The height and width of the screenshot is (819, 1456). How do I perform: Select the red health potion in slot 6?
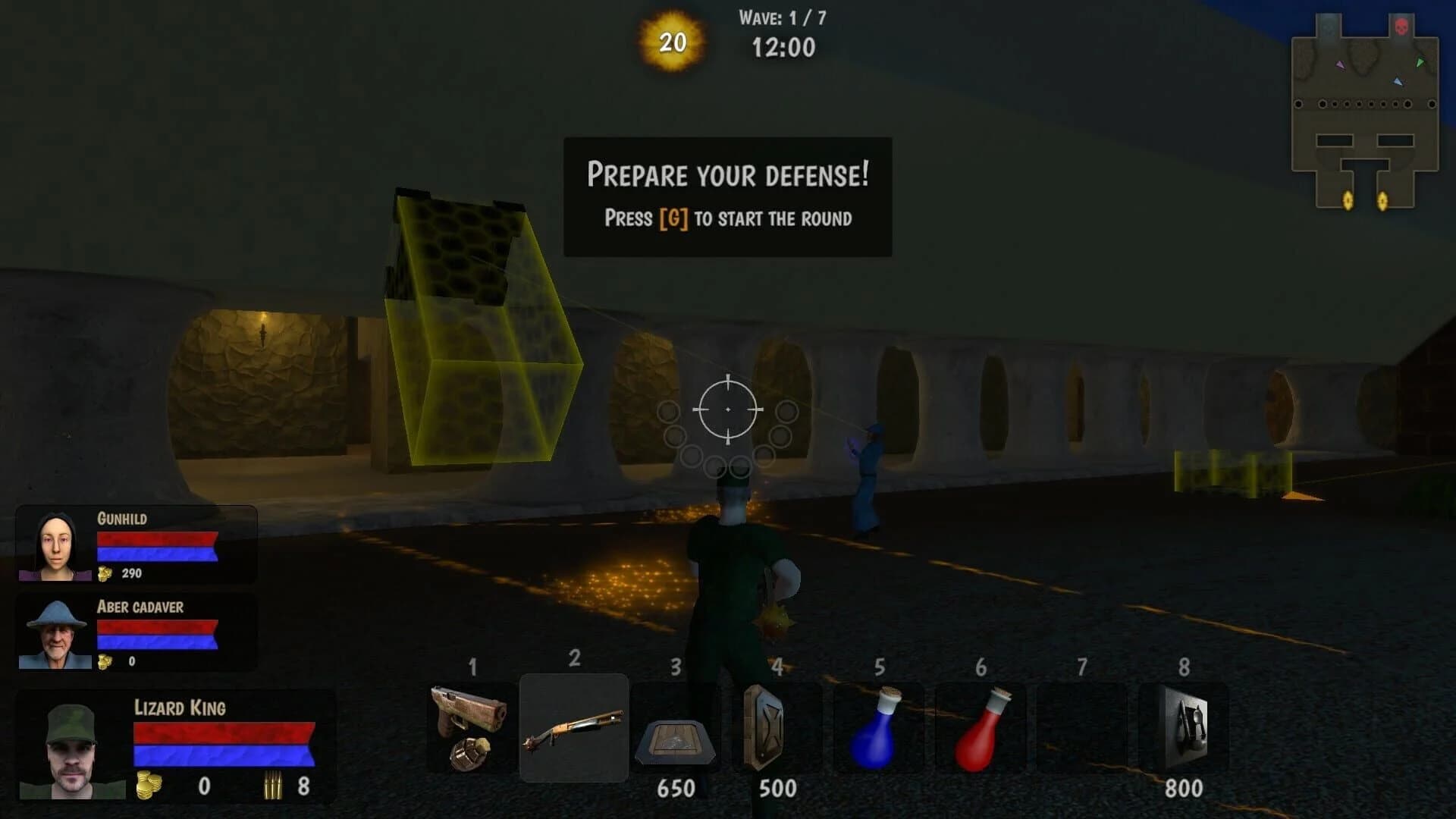tap(980, 732)
